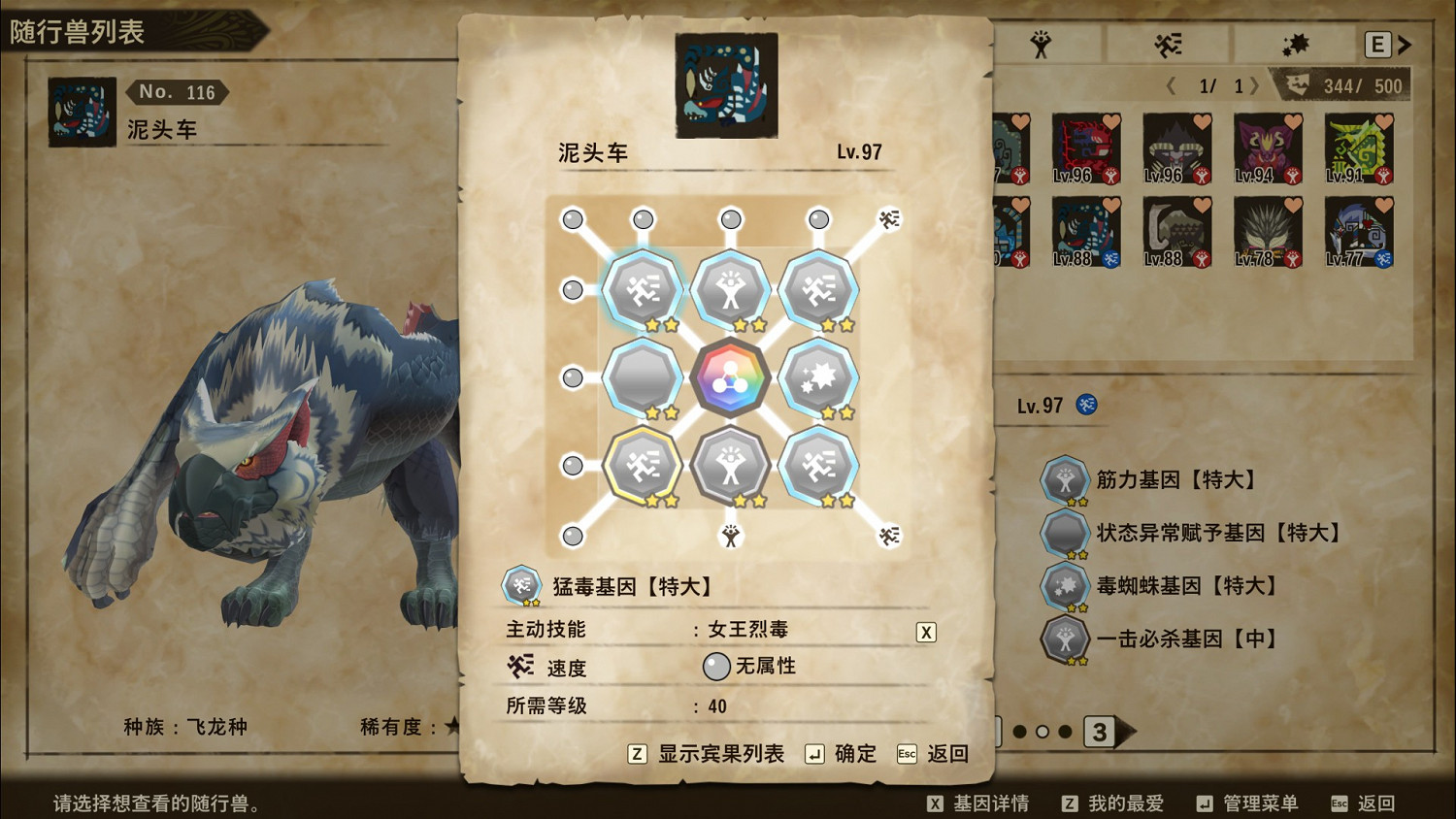The height and width of the screenshot is (819, 1456).
Task: Click the 筋力基因【特大】icon in the right panel
Action: pos(1066,479)
